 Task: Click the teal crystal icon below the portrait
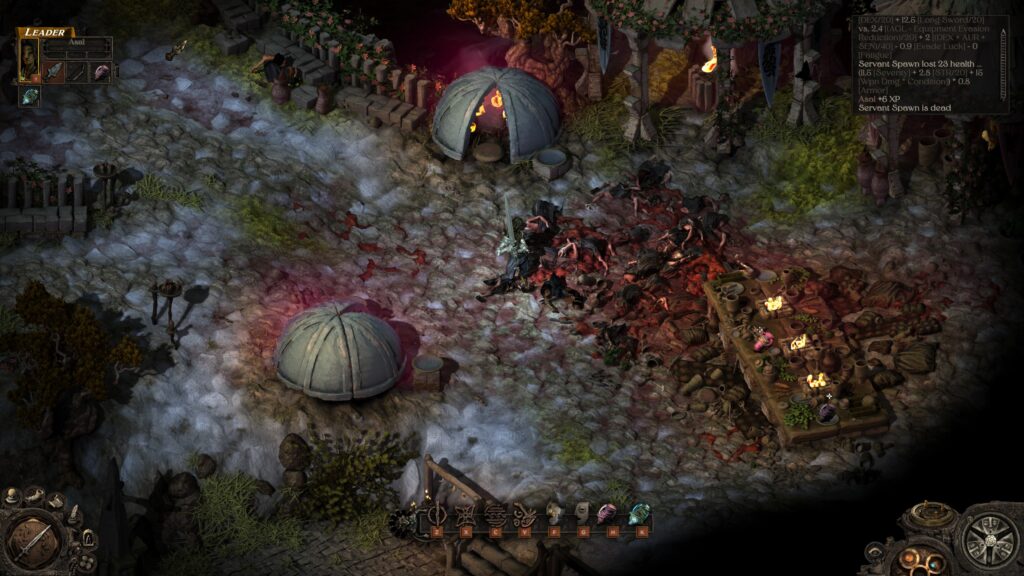30,95
